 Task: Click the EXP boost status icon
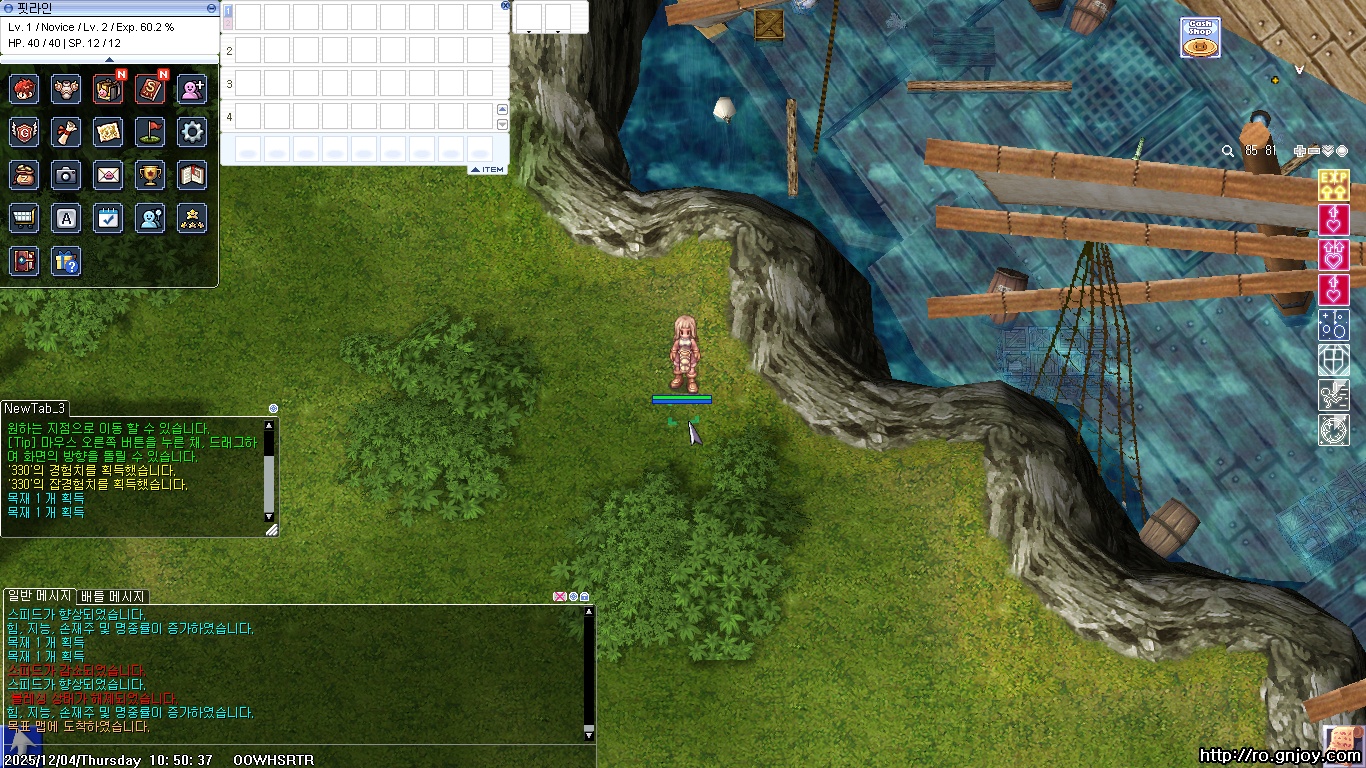pyautogui.click(x=1334, y=184)
